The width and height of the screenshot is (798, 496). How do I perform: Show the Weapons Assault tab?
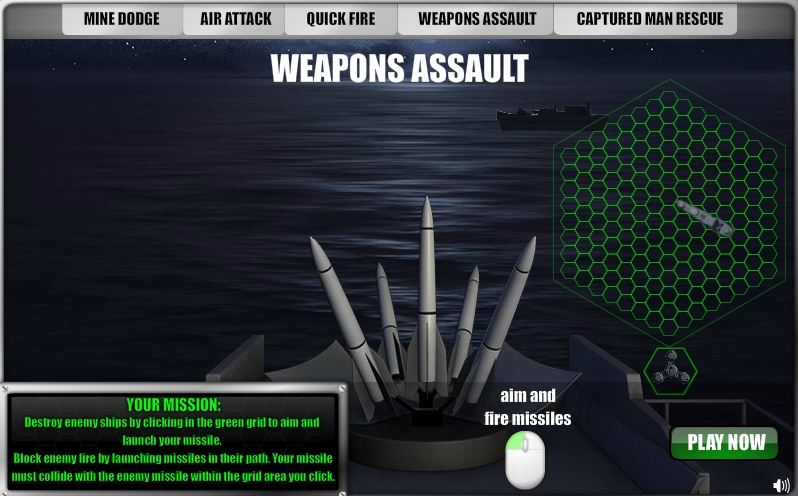pos(477,19)
